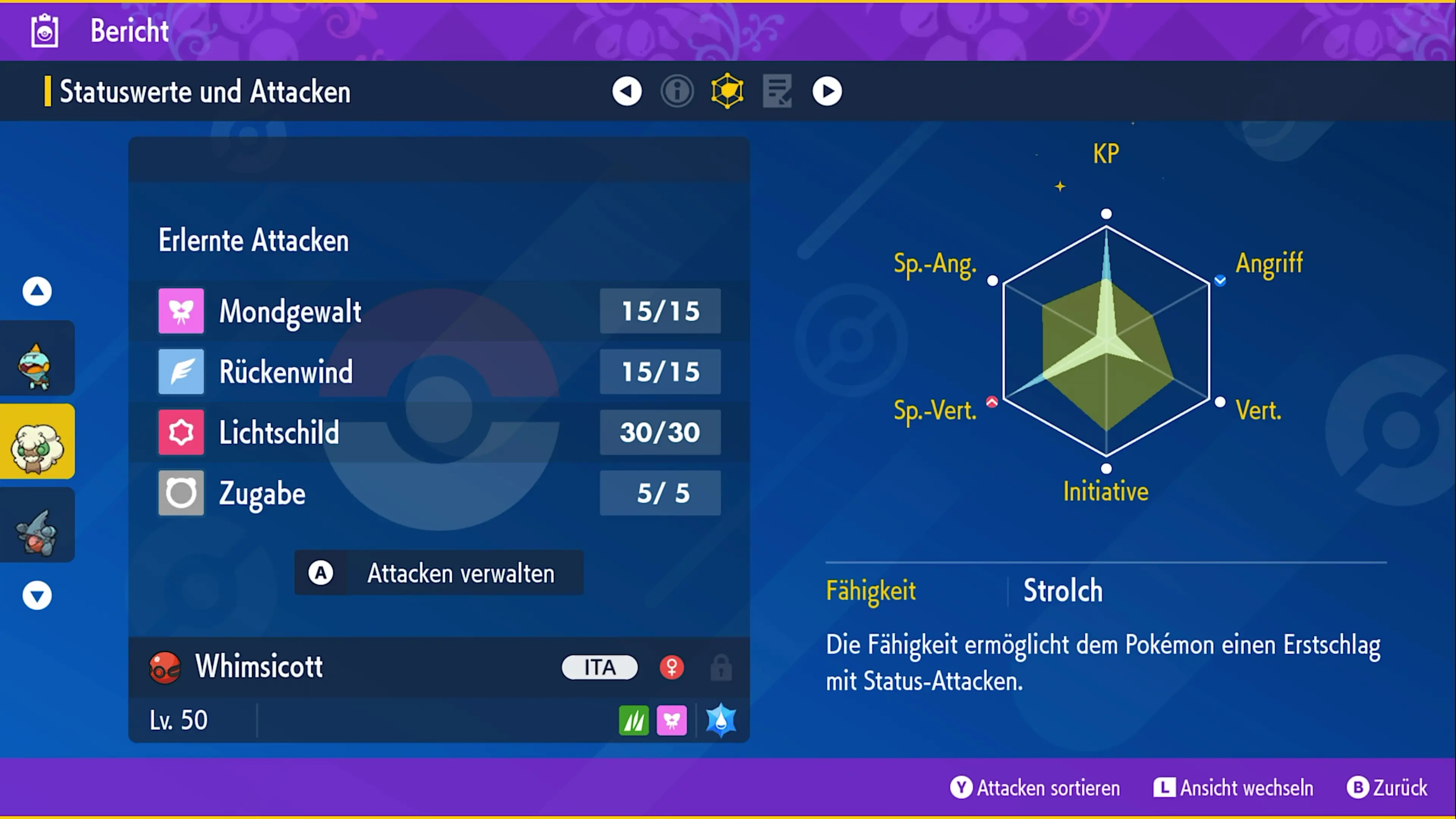Click the Flying-type icon beside Rückenwind
Image resolution: width=1456 pixels, height=819 pixels.
pyautogui.click(x=181, y=371)
